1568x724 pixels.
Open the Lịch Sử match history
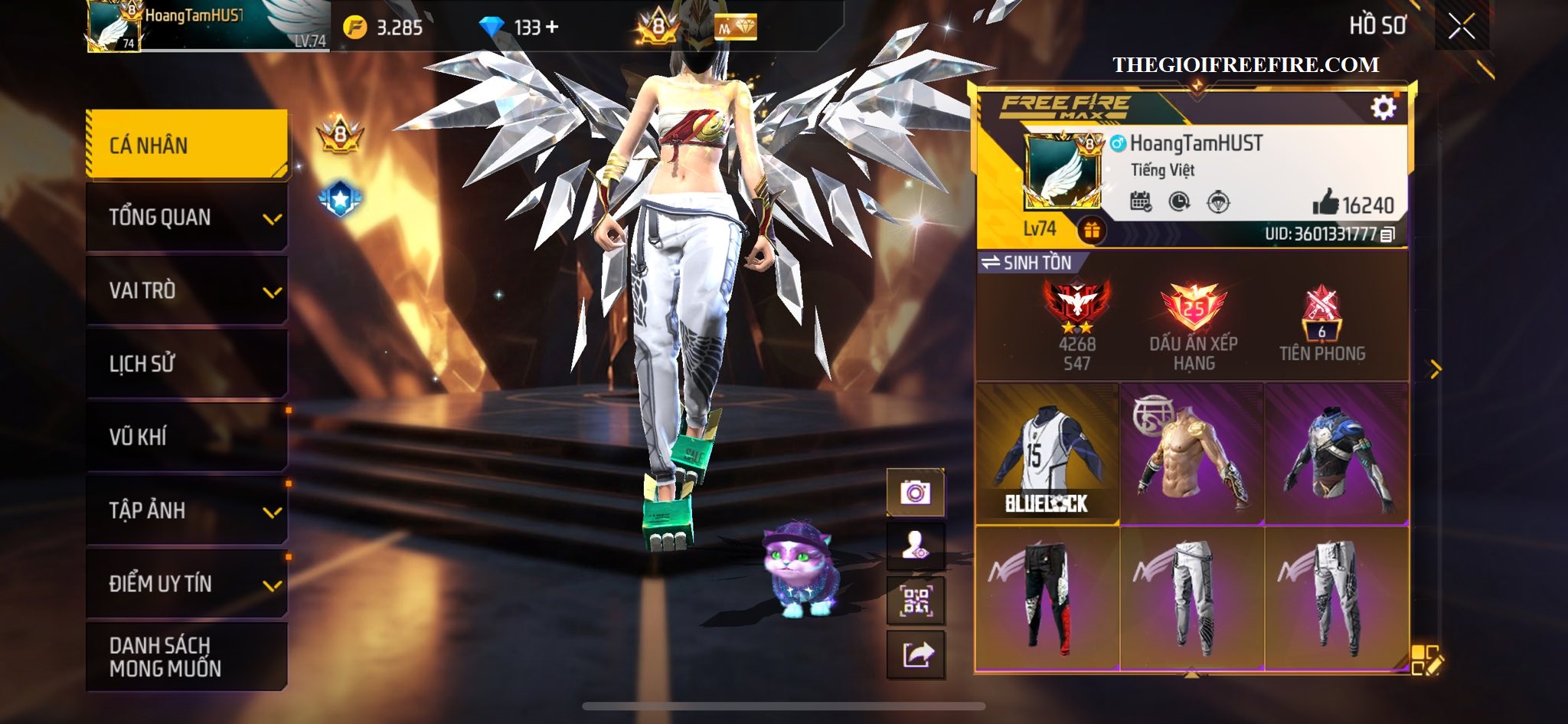coord(187,363)
